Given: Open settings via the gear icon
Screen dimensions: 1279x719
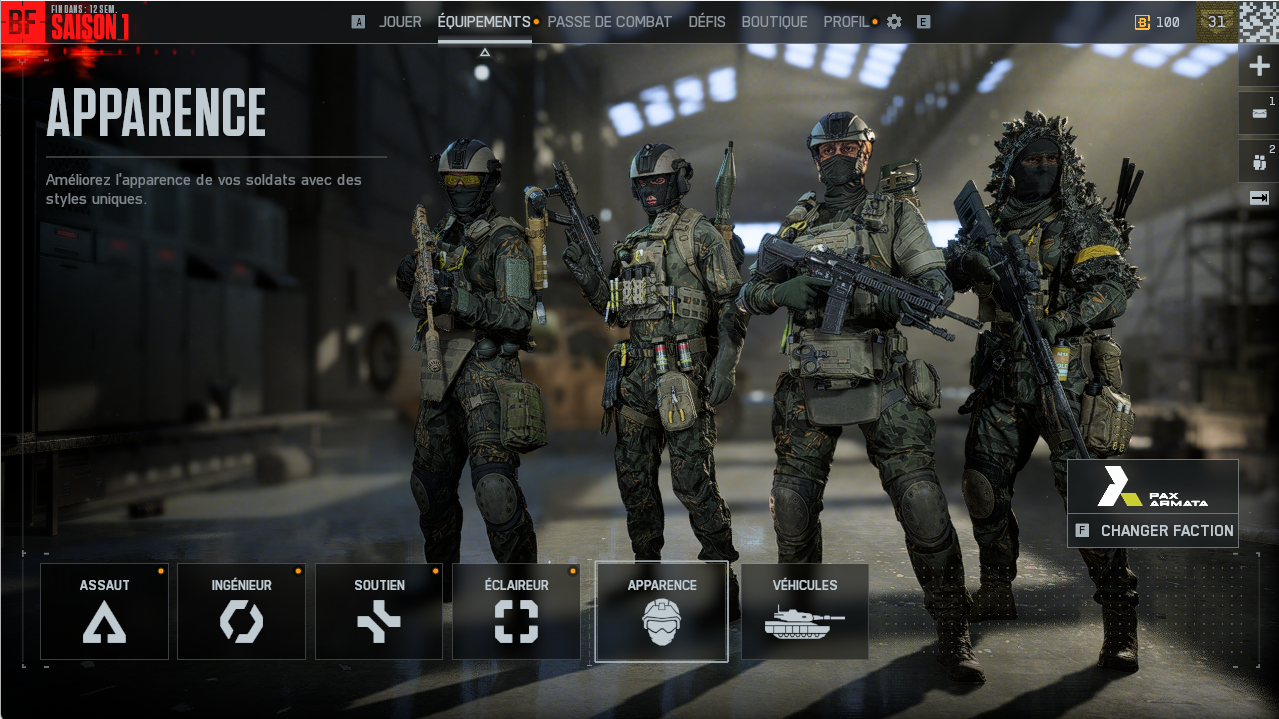Looking at the screenshot, I should tap(894, 22).
